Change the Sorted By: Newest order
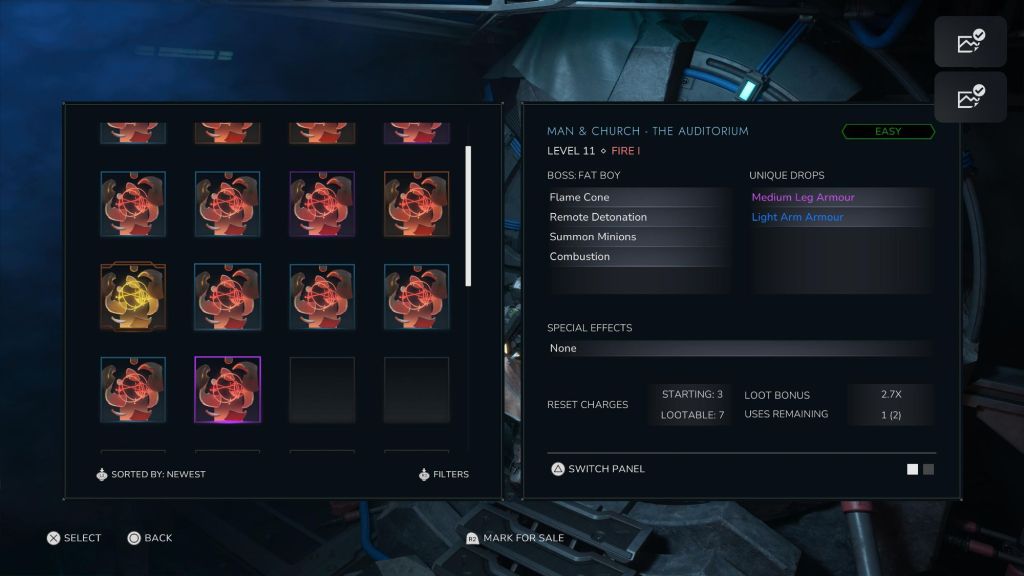 click(151, 474)
